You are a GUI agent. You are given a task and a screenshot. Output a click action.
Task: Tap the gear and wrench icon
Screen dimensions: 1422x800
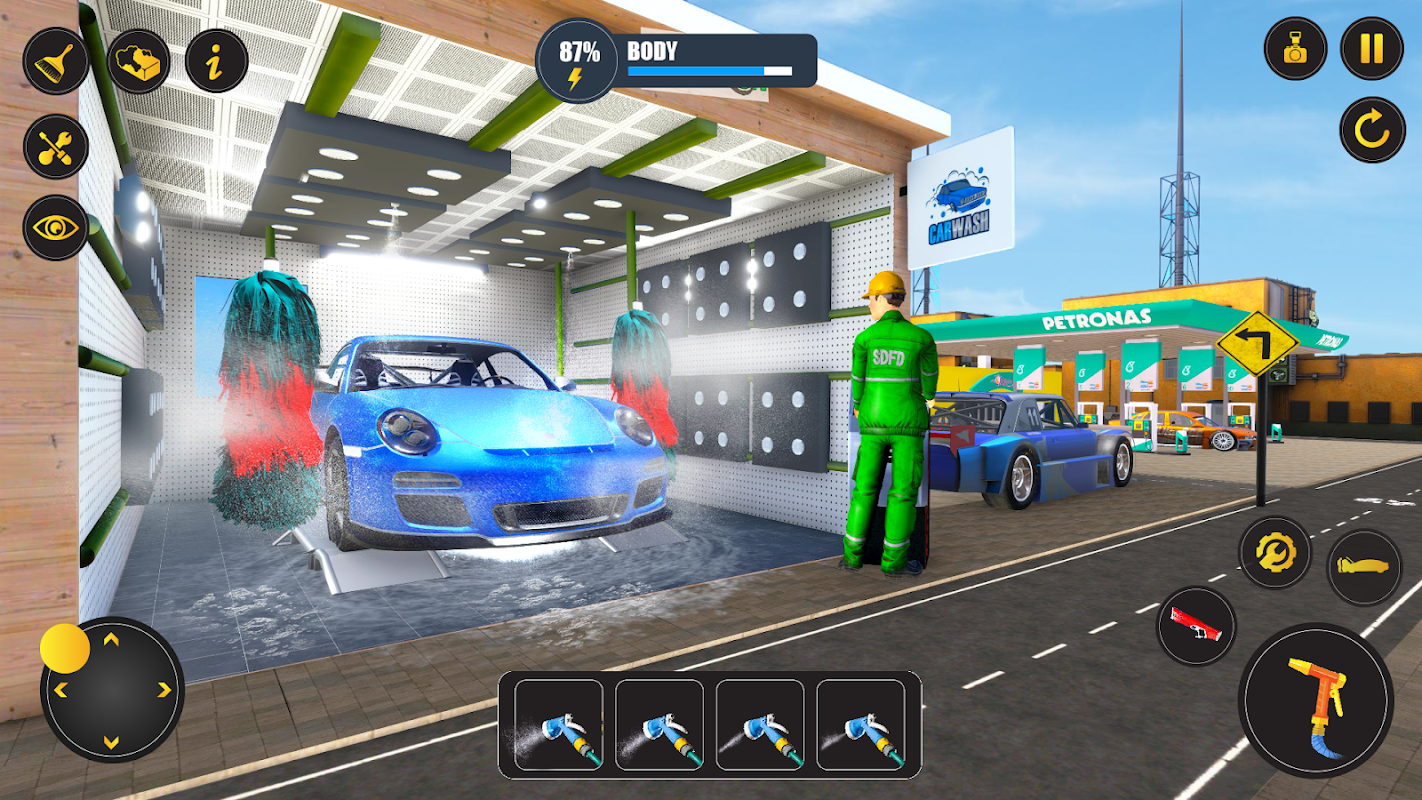point(1275,551)
